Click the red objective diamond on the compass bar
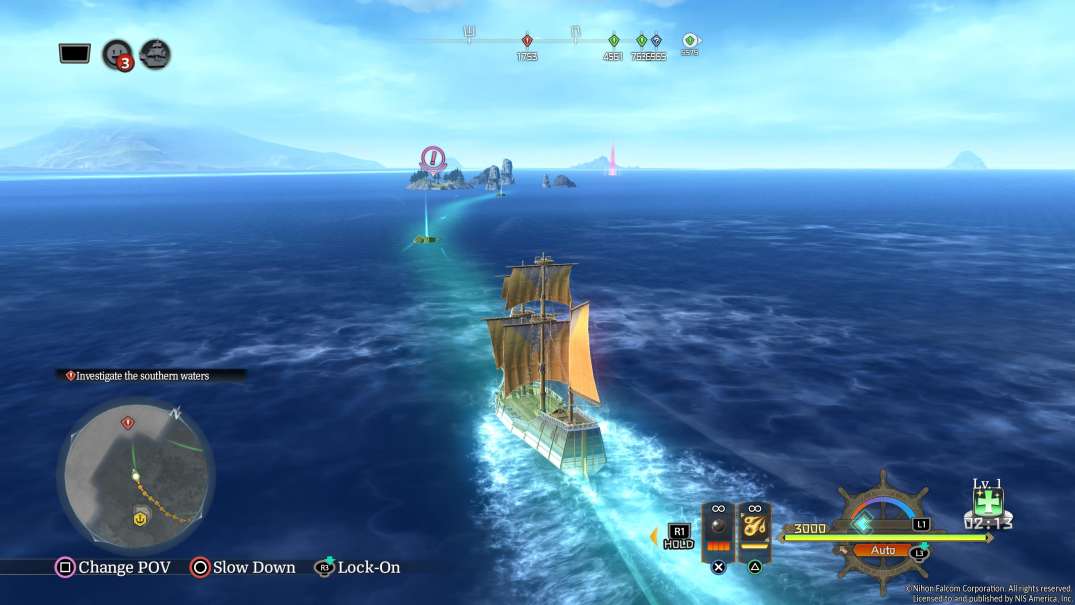 click(x=527, y=41)
